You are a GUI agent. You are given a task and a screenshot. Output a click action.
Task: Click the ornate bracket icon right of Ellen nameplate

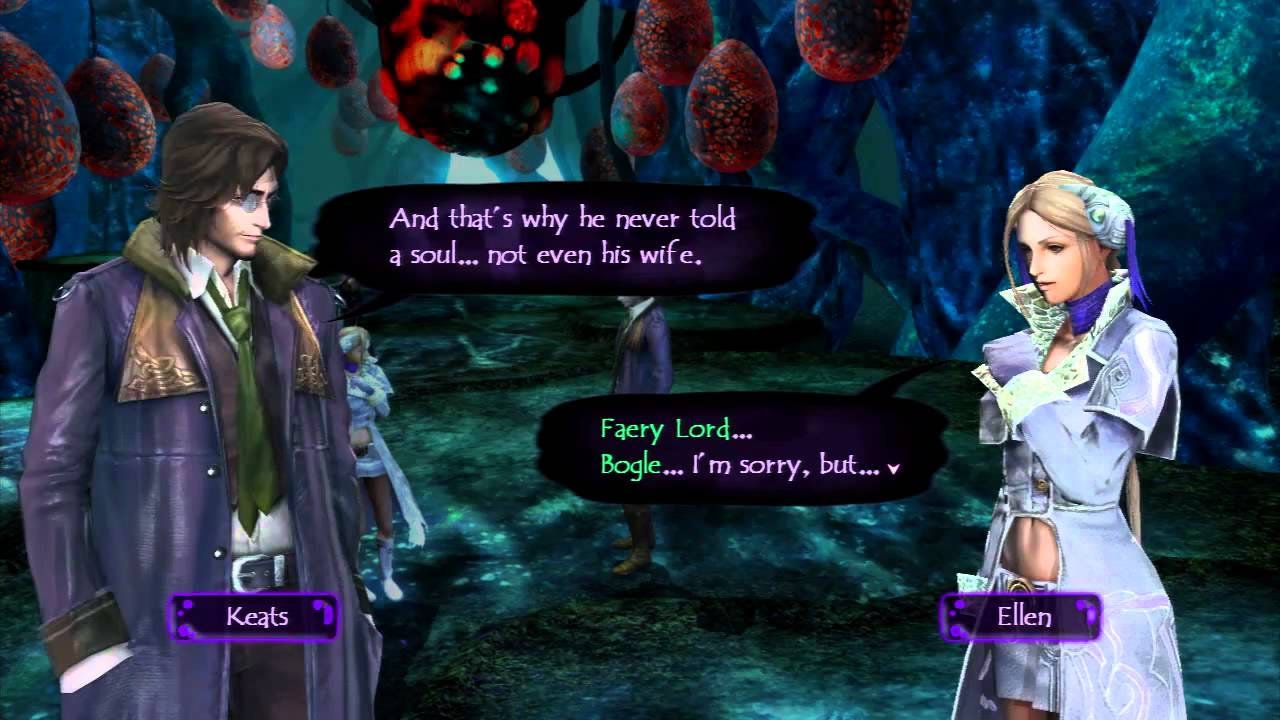[x=1086, y=613]
